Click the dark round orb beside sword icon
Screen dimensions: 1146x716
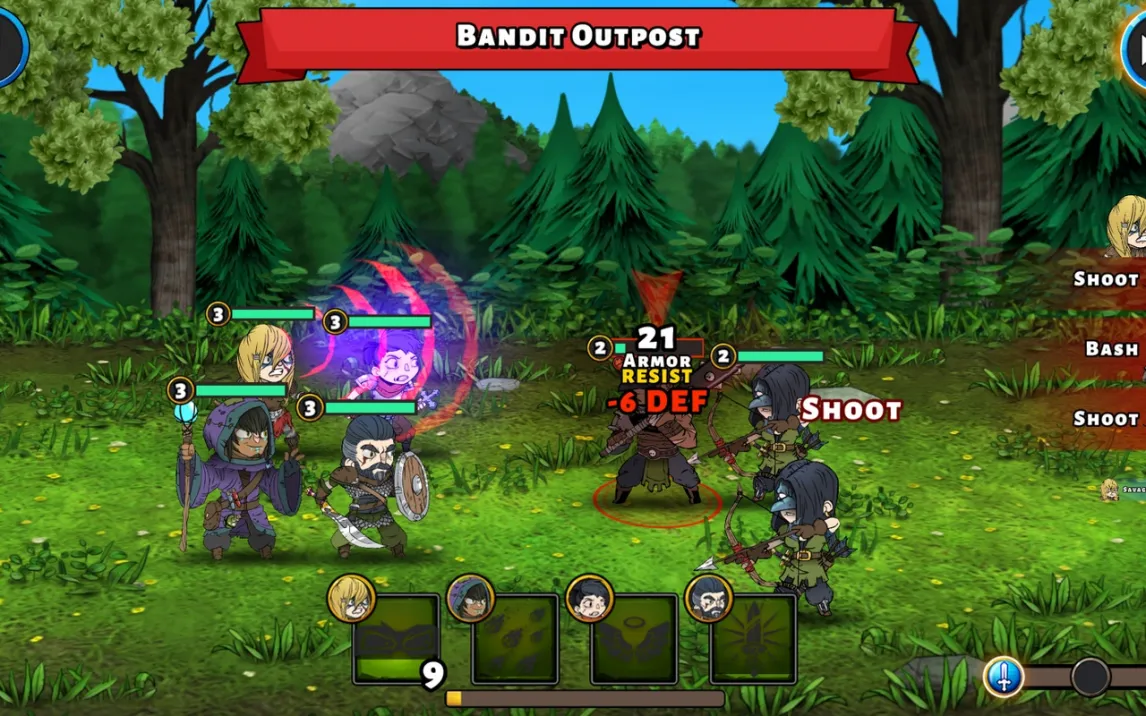(1090, 677)
